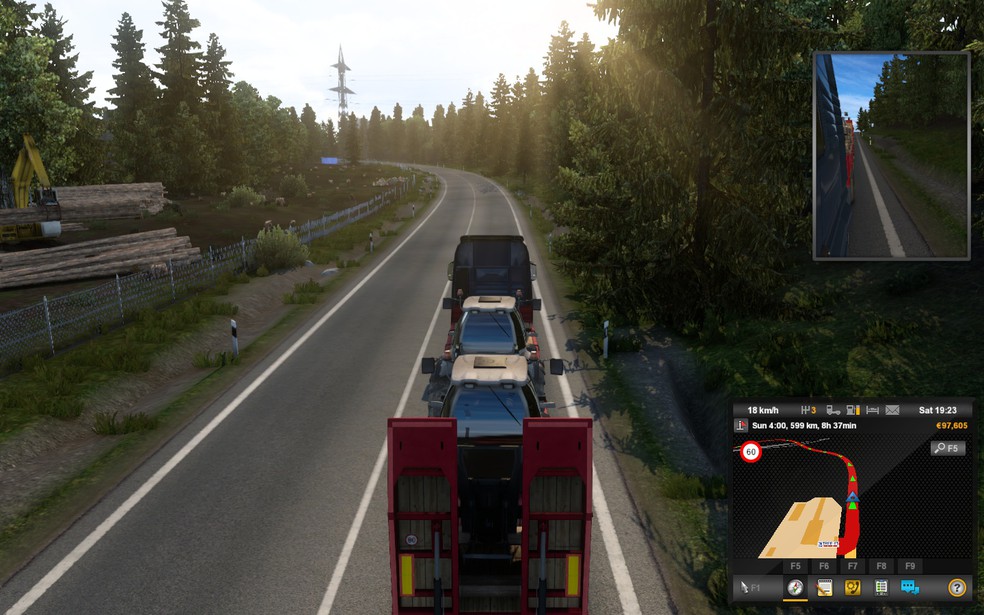Switch to the job notepad tab
Image resolution: width=984 pixels, height=615 pixels.
(824, 588)
